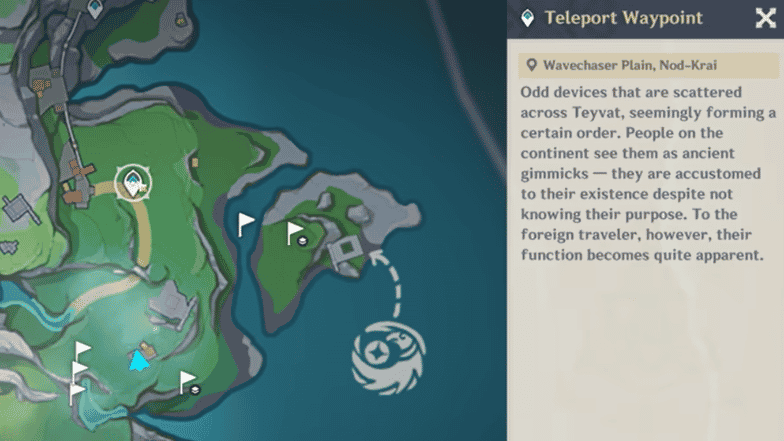Click the cyan player position arrow
Screen dimensions: 784x441
coord(139,360)
